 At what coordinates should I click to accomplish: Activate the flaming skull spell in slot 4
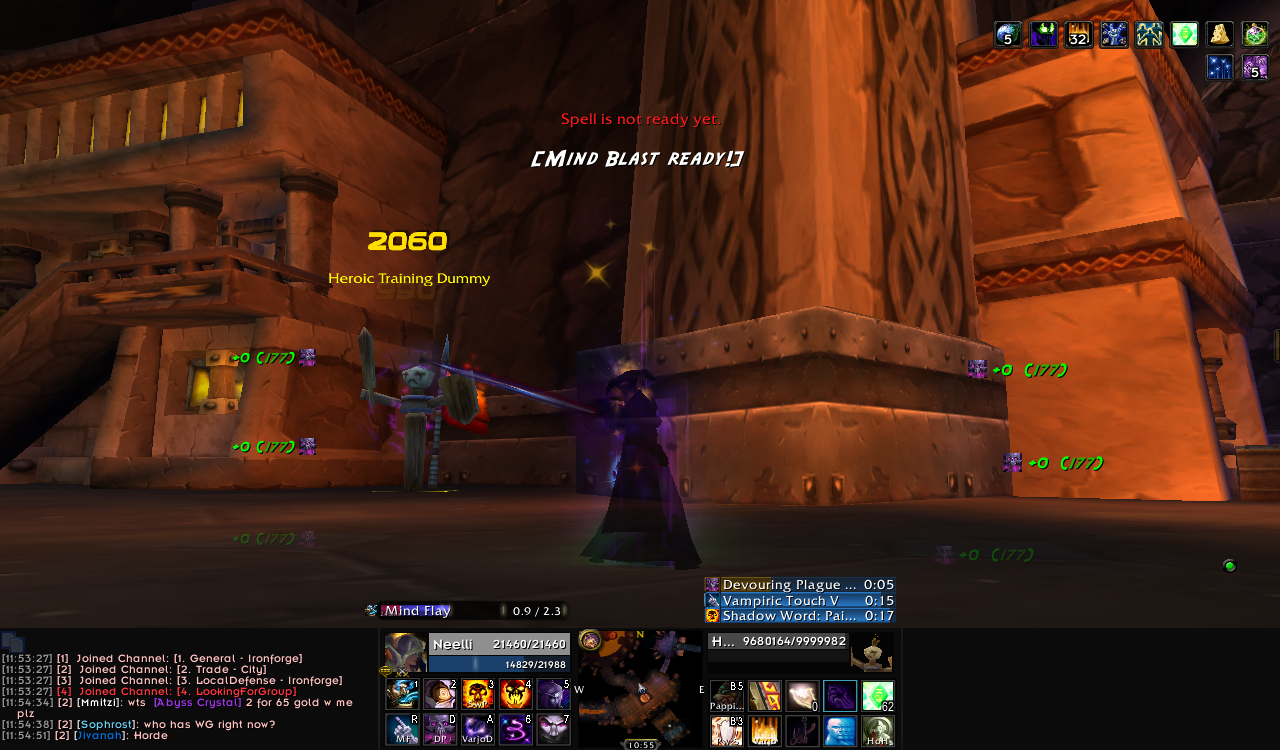pyautogui.click(x=516, y=694)
